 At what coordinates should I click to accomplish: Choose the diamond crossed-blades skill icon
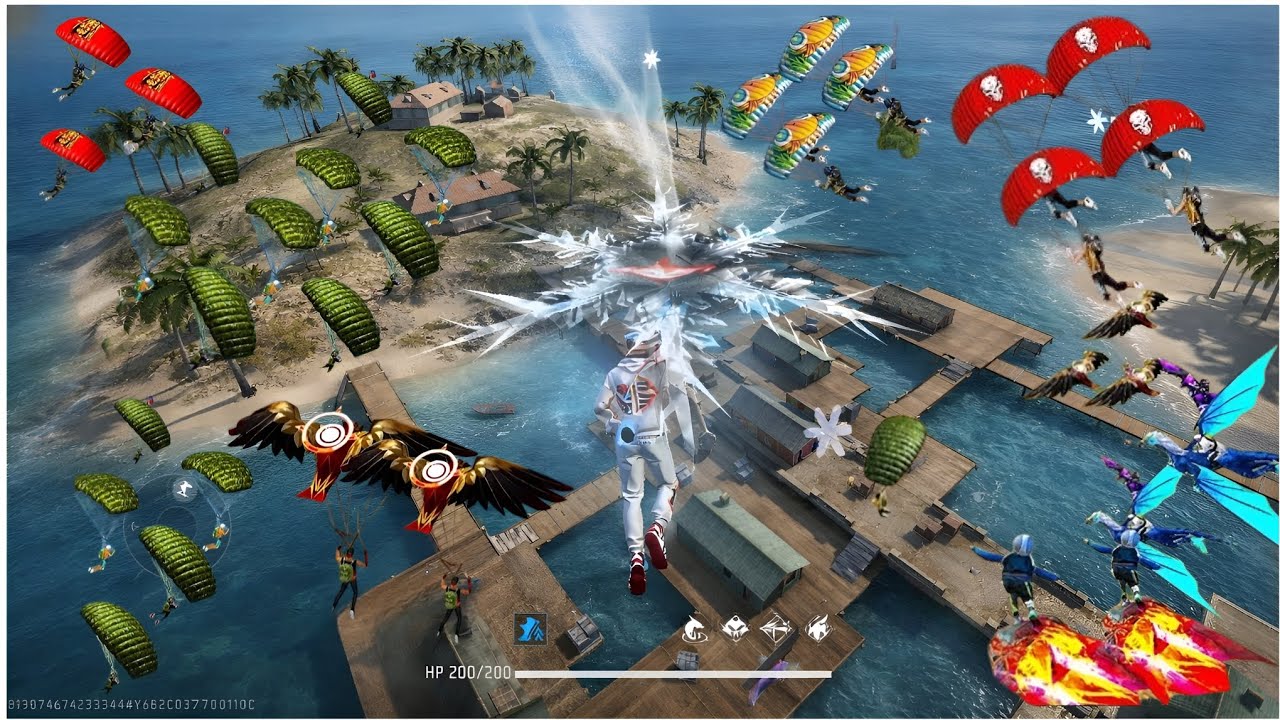pyautogui.click(x=775, y=628)
